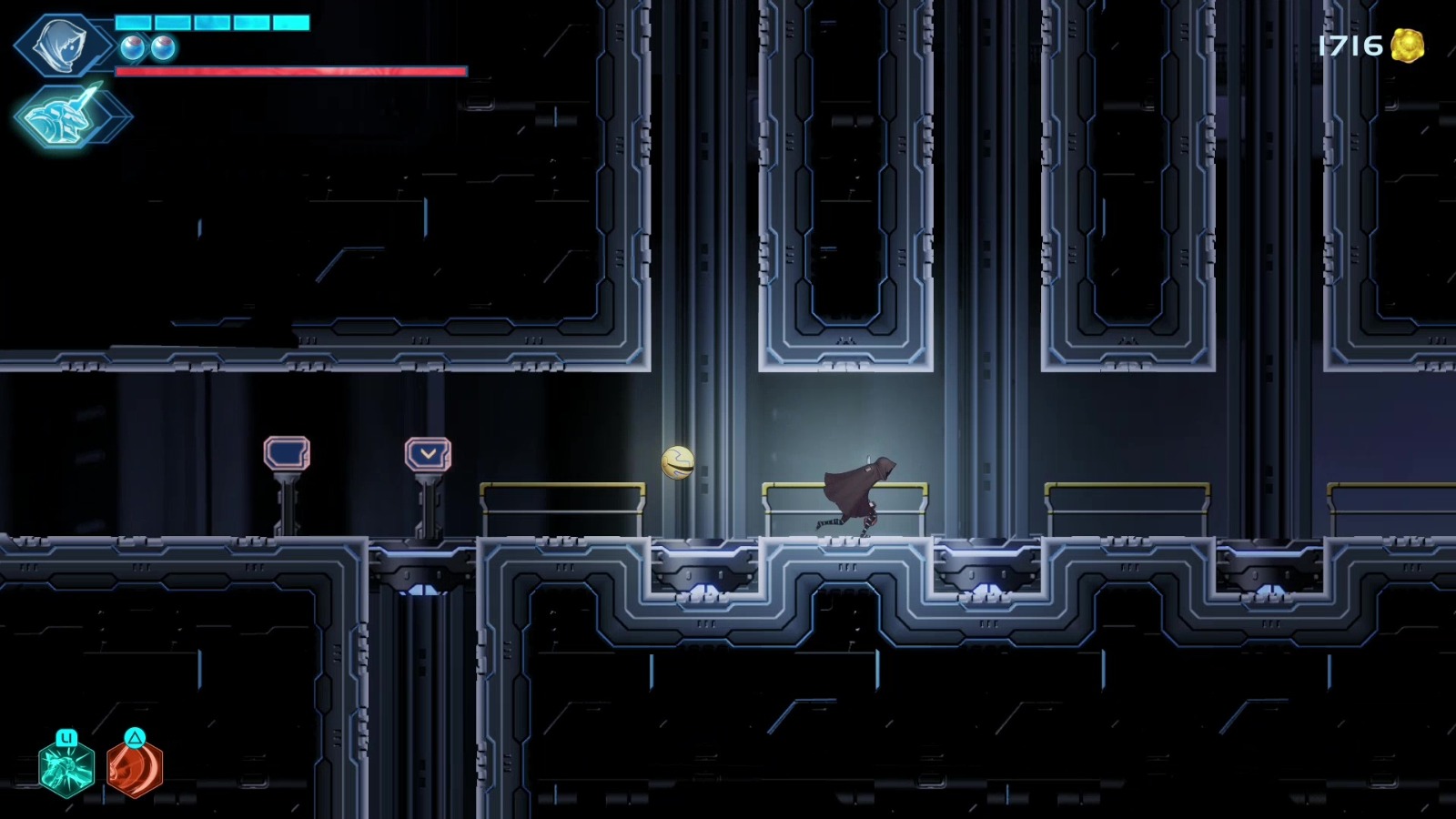Screen dimensions: 1456x819
Task: Click the first blue healing orb icon
Action: click(131, 48)
